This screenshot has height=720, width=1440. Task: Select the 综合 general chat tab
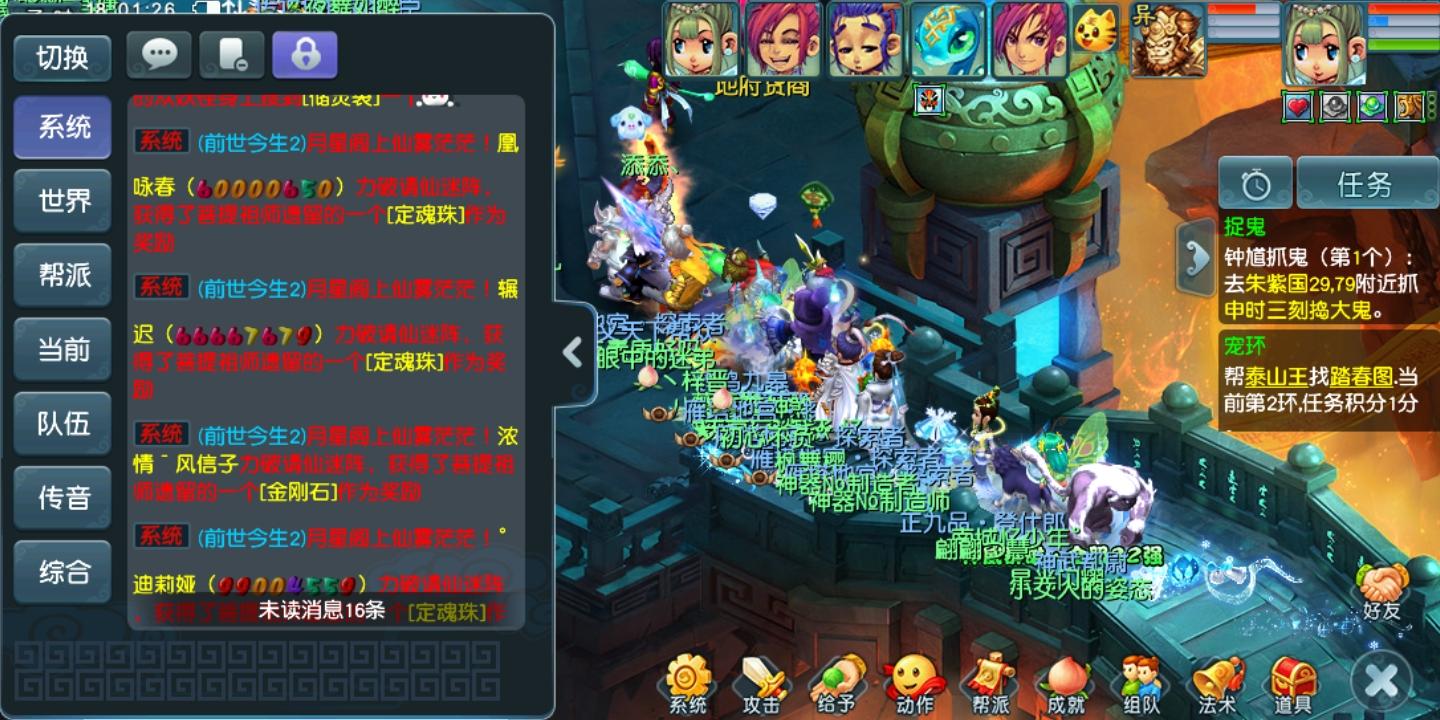(62, 571)
